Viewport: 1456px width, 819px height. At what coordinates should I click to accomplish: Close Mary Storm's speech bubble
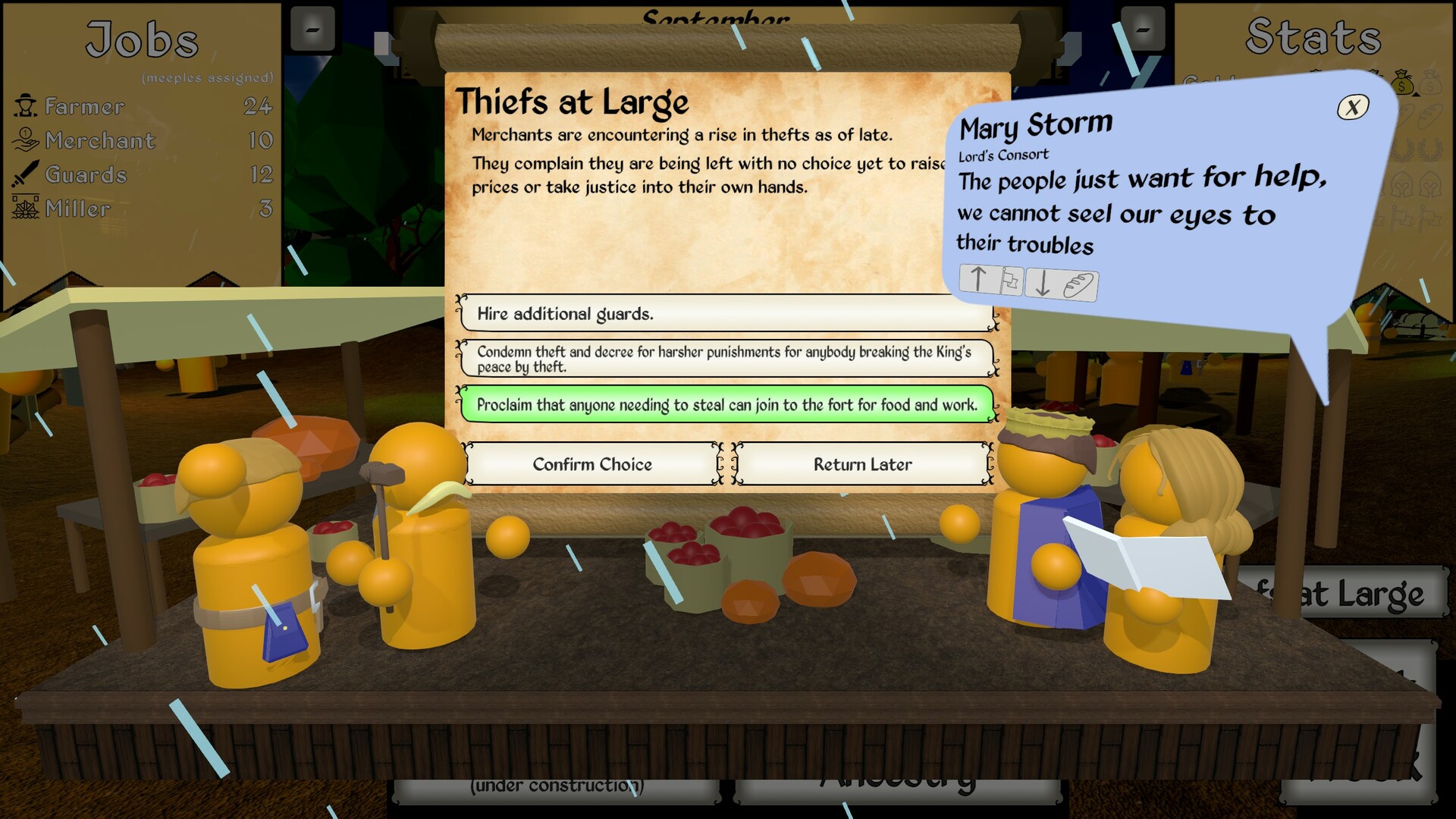click(1353, 108)
